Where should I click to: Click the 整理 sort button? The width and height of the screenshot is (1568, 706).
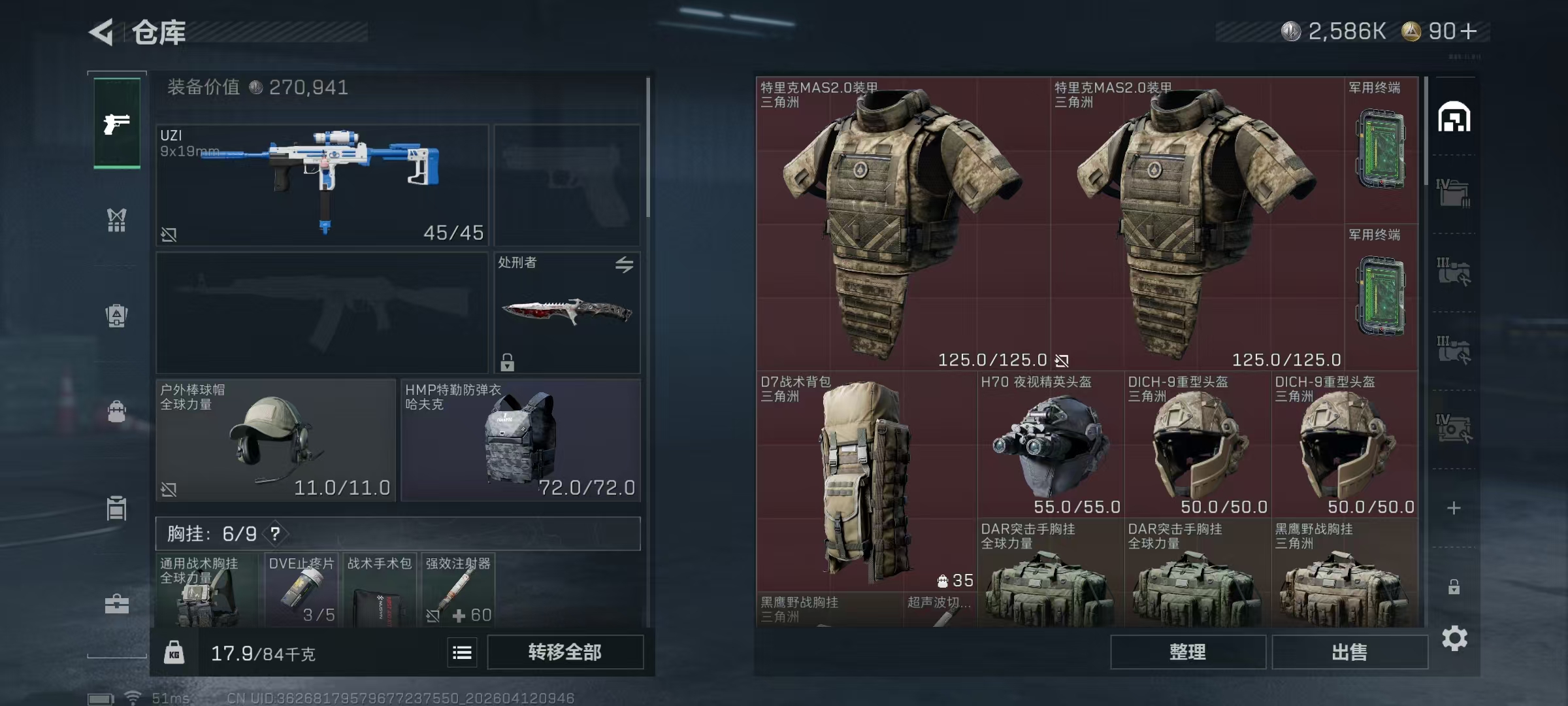coord(1187,652)
